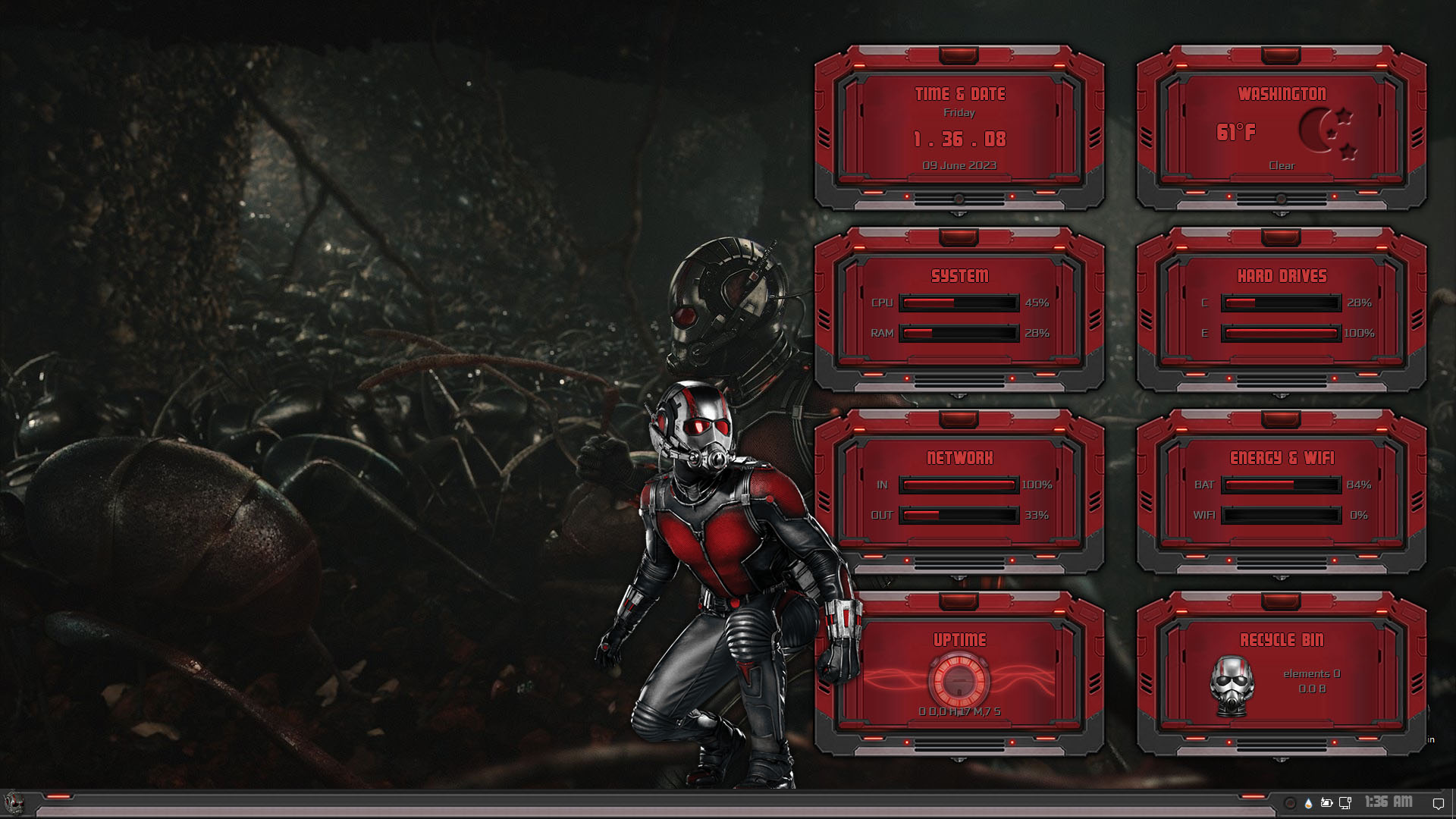This screenshot has height=819, width=1456.
Task: Click the dark round tray icon
Action: [x=1290, y=802]
